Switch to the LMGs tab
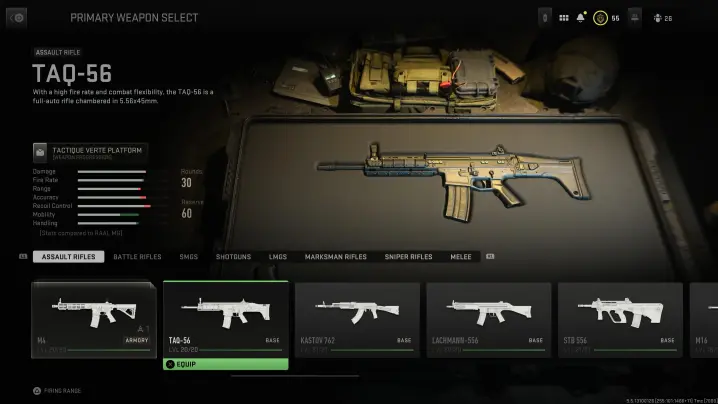Screen dimensions: 718x404 point(277,257)
